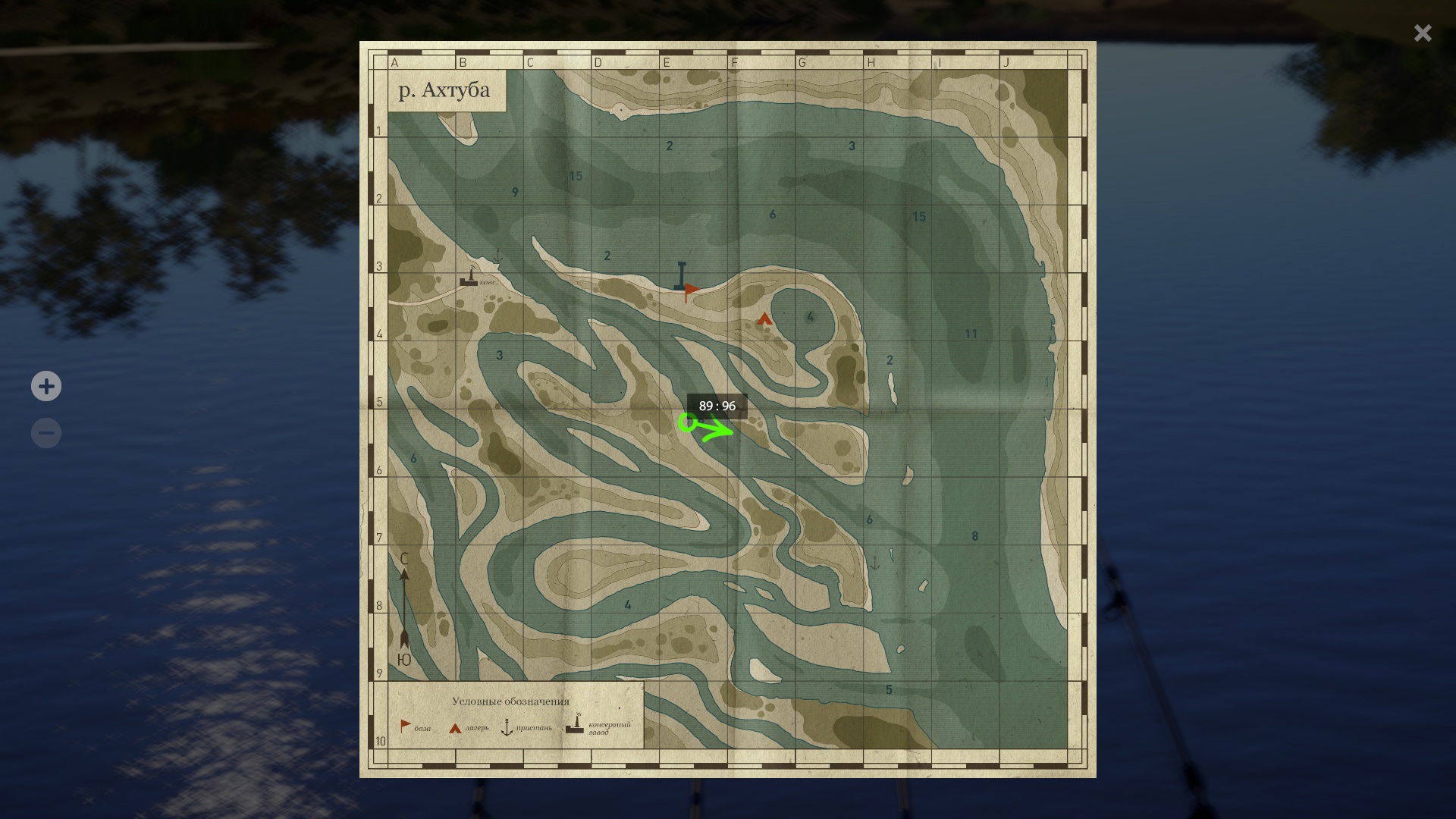Zoom in on the map
The image size is (1456, 819).
pyautogui.click(x=46, y=387)
